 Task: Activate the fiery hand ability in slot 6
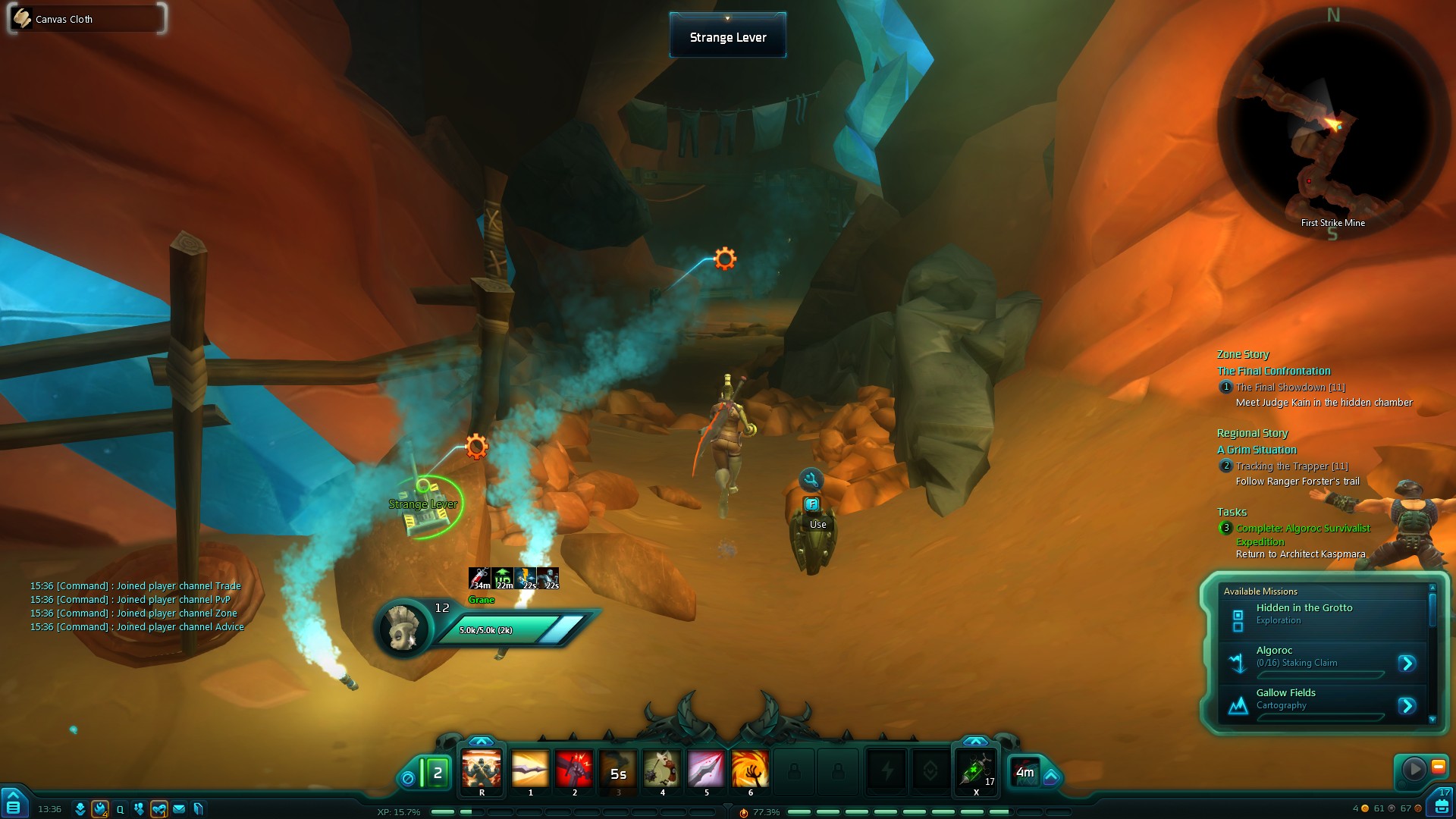point(750,770)
